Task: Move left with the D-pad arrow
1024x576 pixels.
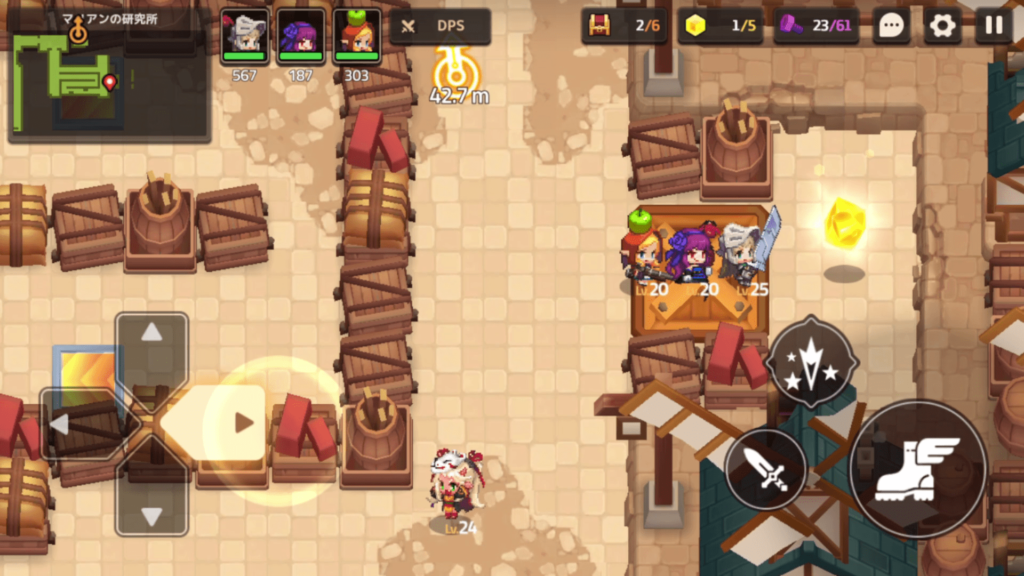Action: [61, 424]
